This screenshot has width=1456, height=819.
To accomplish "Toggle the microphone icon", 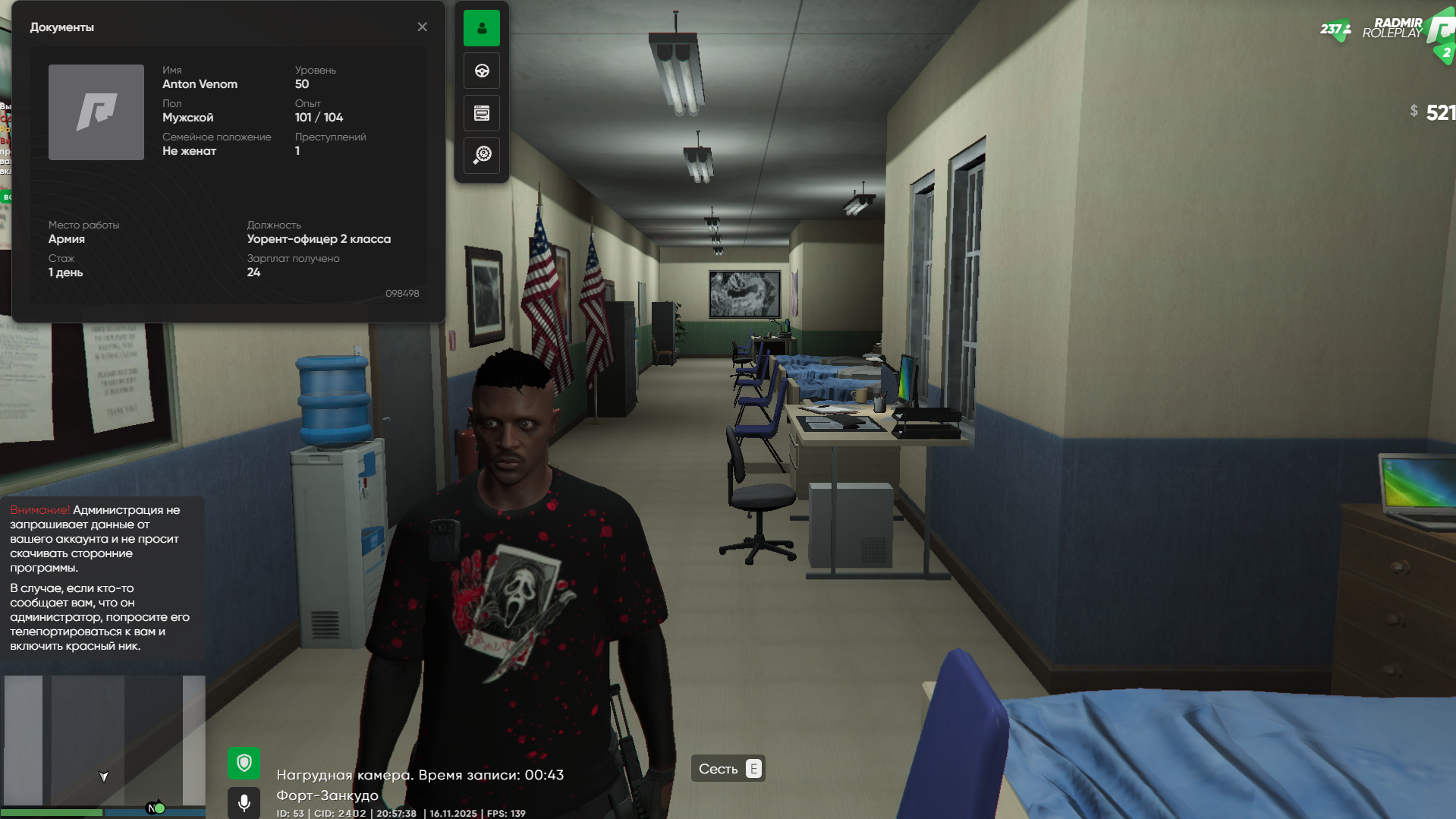I will [x=244, y=802].
